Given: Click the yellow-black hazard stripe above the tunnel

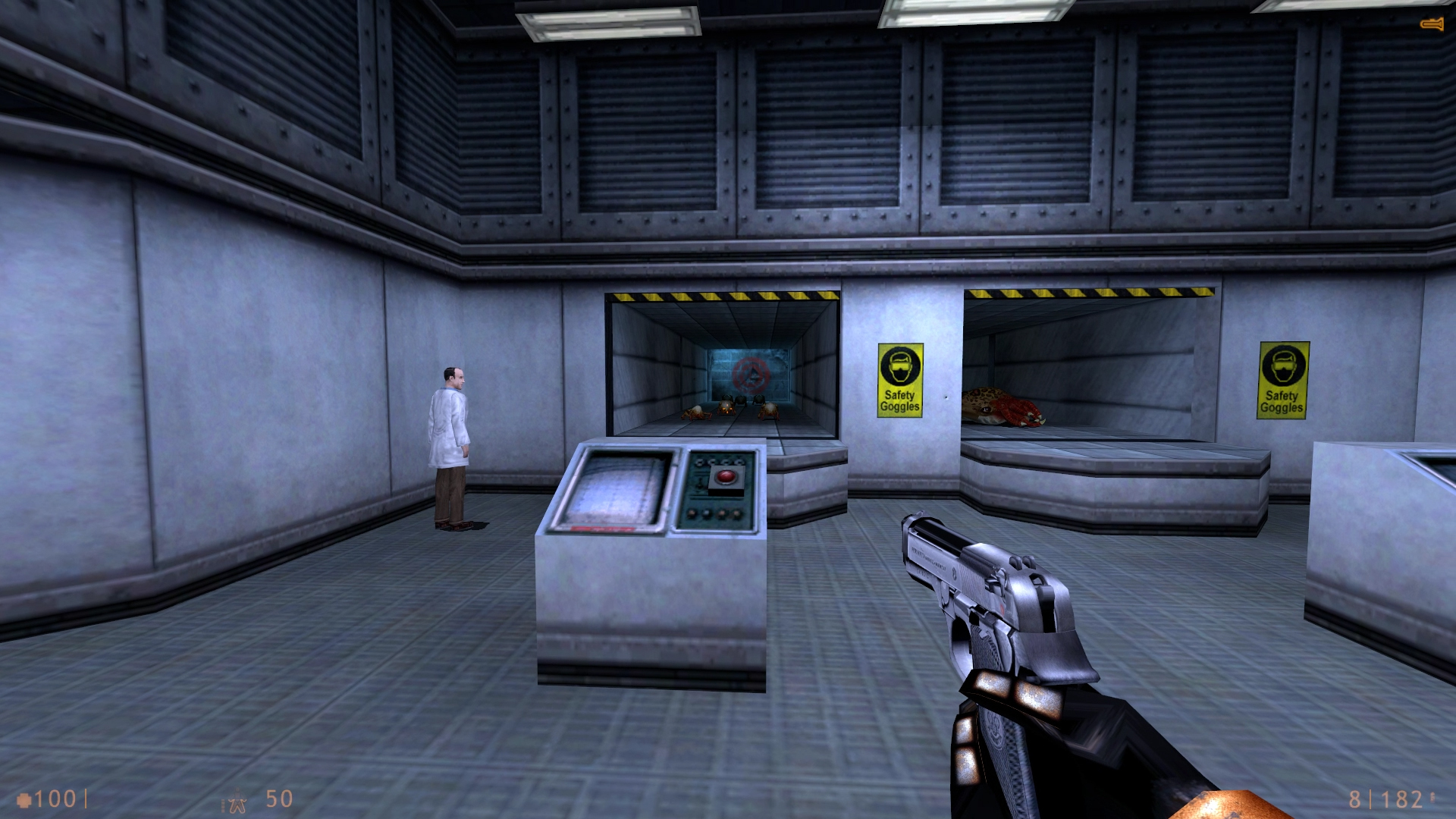Looking at the screenshot, I should (x=720, y=296).
